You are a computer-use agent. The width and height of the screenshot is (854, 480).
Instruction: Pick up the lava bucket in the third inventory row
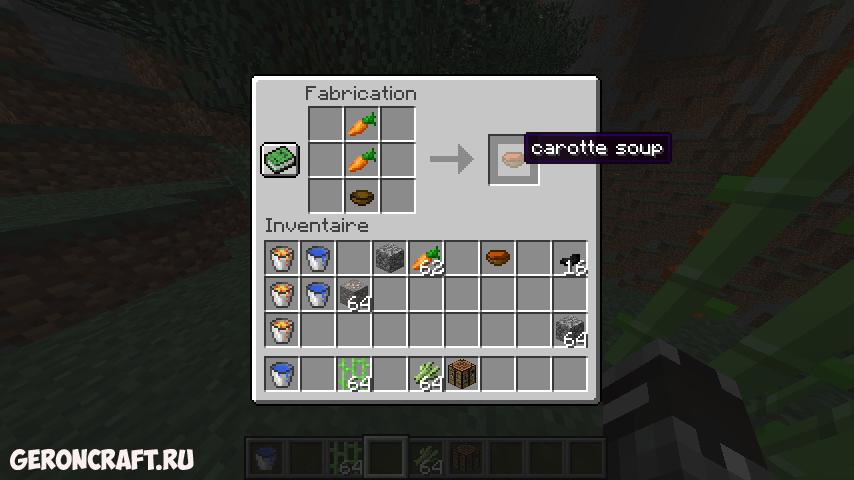(x=282, y=330)
